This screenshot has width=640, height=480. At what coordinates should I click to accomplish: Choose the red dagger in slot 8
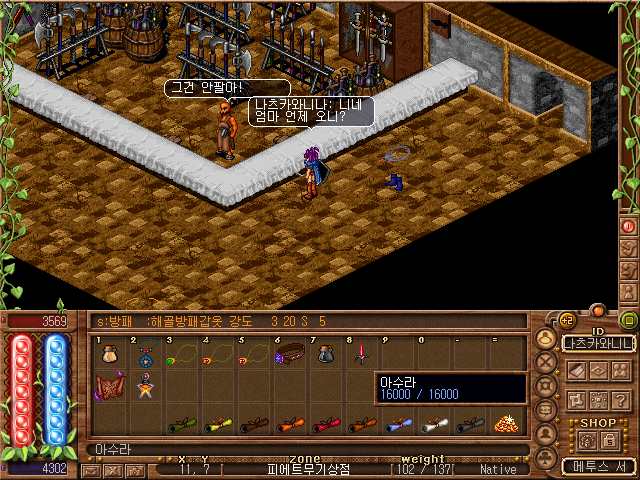[x=359, y=354]
